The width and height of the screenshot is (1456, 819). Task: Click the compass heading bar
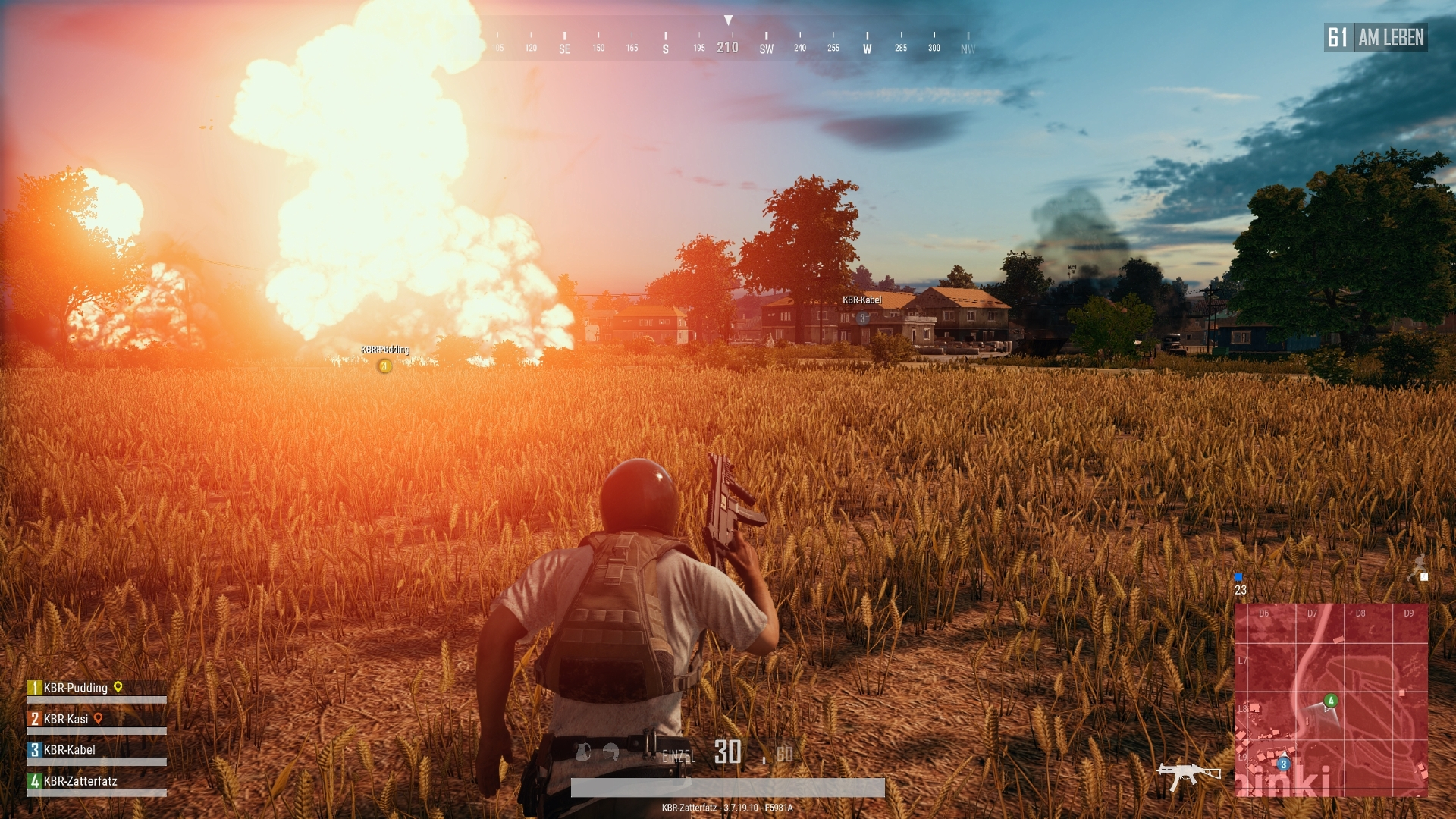[728, 42]
